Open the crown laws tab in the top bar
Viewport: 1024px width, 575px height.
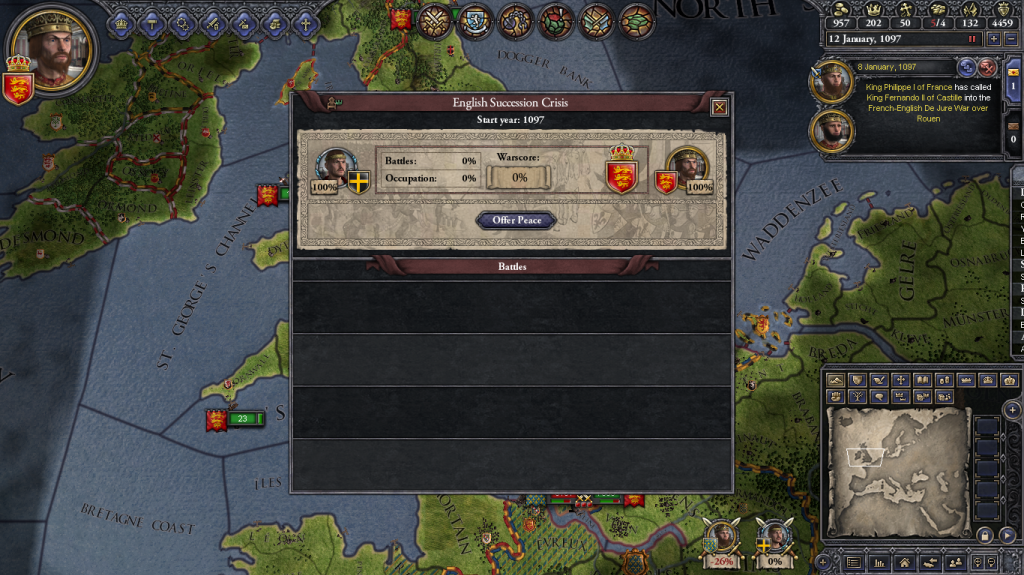point(122,22)
